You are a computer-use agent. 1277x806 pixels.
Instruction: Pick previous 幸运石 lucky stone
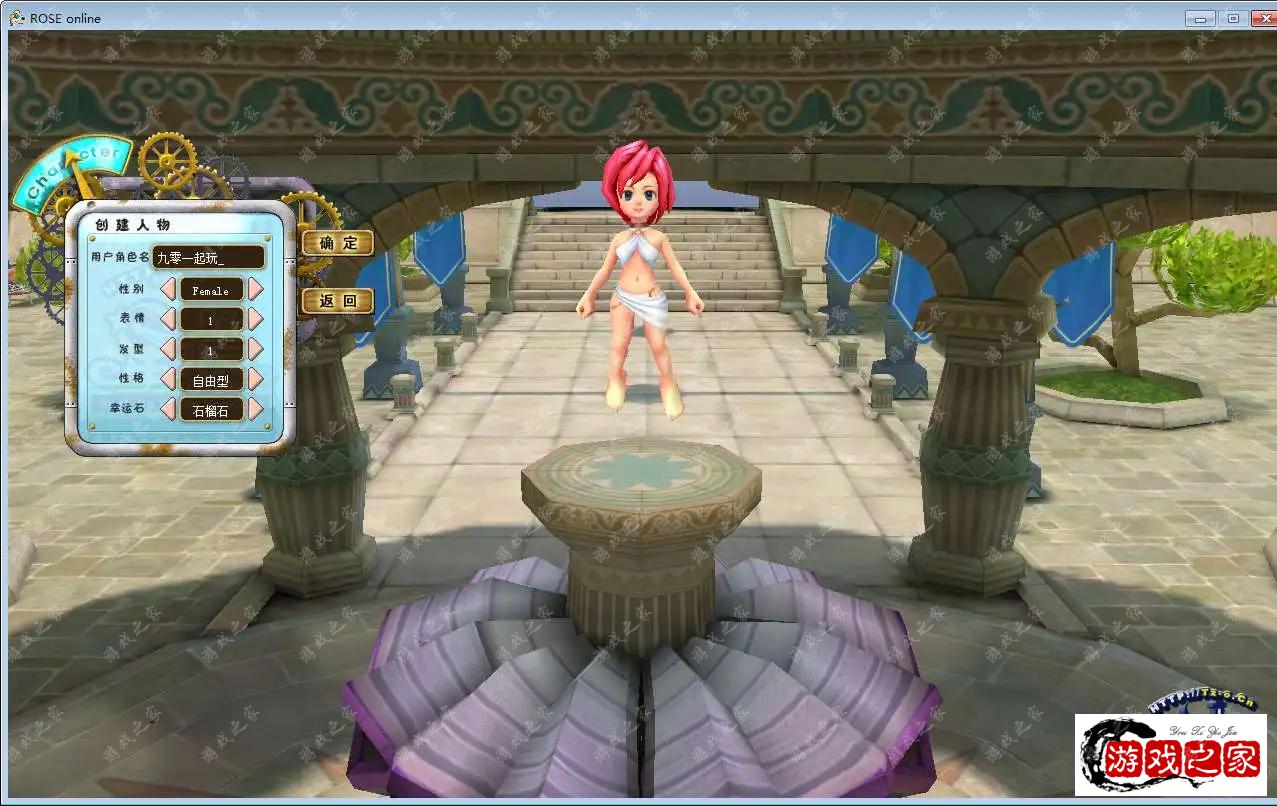click(x=168, y=409)
